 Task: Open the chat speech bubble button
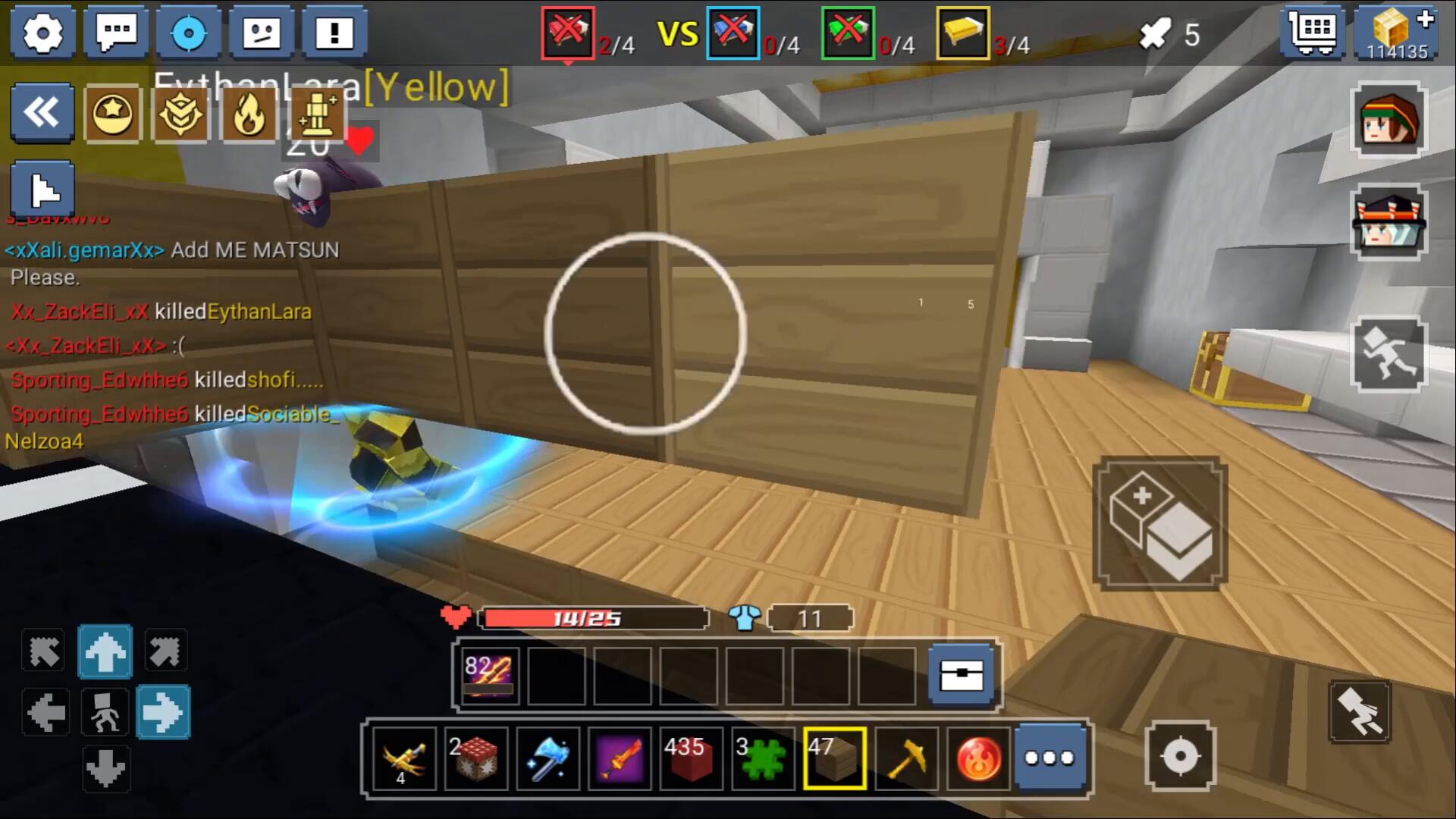click(116, 33)
